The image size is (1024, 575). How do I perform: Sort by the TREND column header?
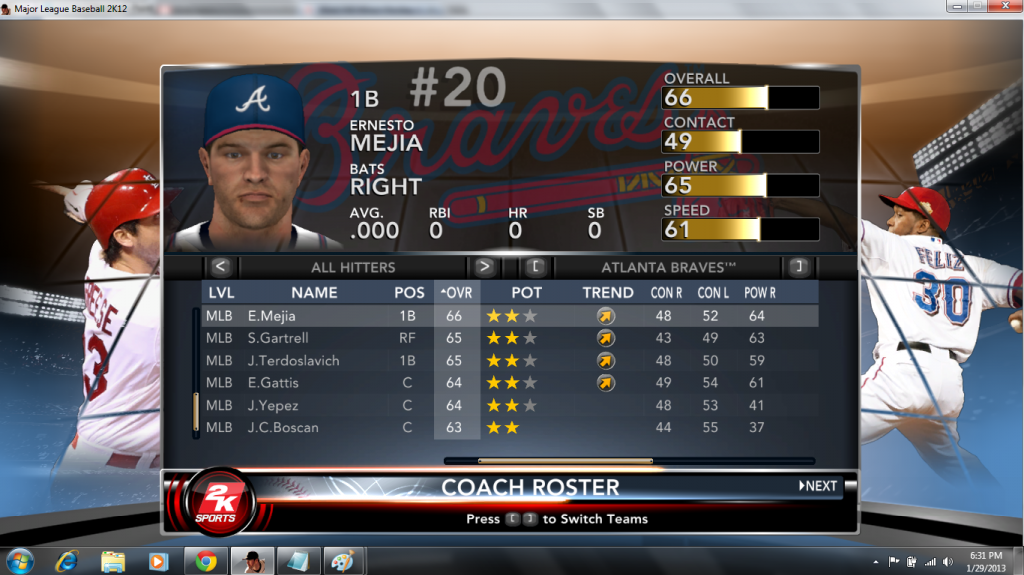(608, 293)
